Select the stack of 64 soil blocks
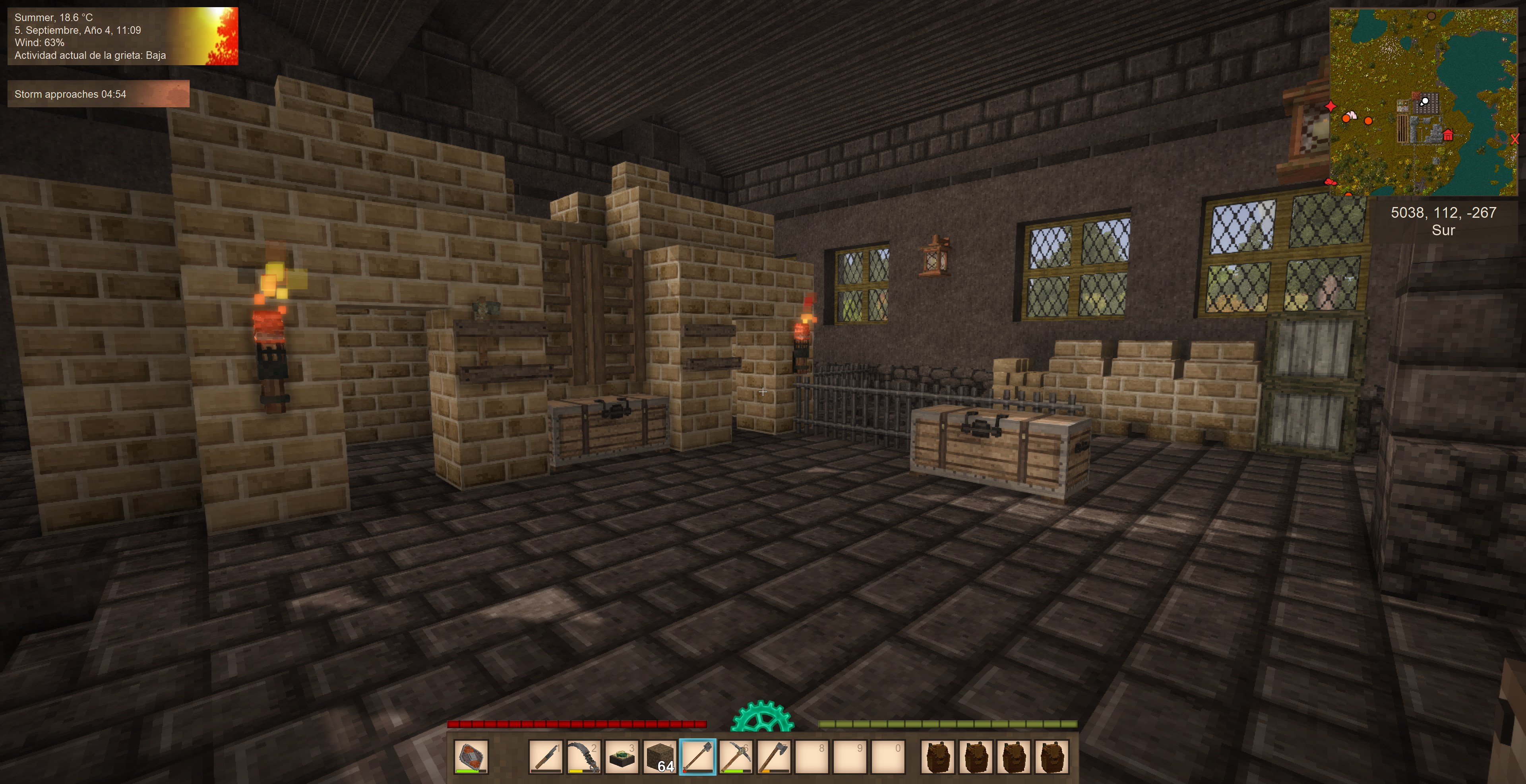 pos(659,757)
